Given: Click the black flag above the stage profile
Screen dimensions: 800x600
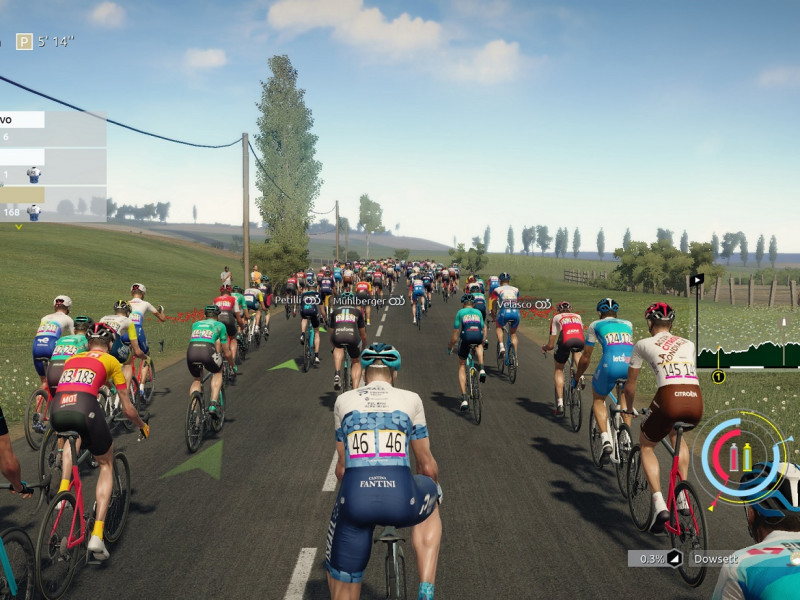Looking at the screenshot, I should pos(697,279).
